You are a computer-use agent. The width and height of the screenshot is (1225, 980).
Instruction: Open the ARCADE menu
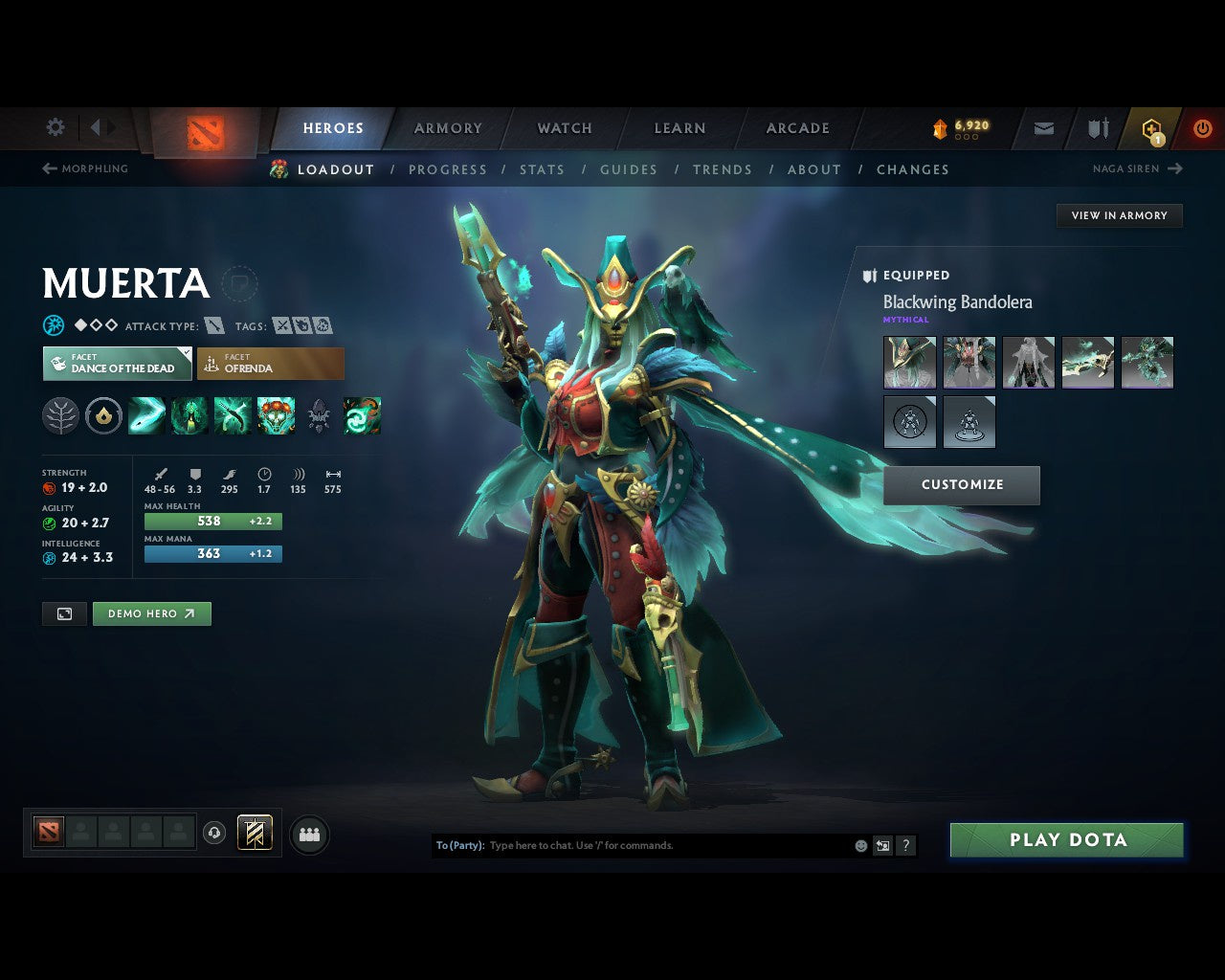point(797,127)
